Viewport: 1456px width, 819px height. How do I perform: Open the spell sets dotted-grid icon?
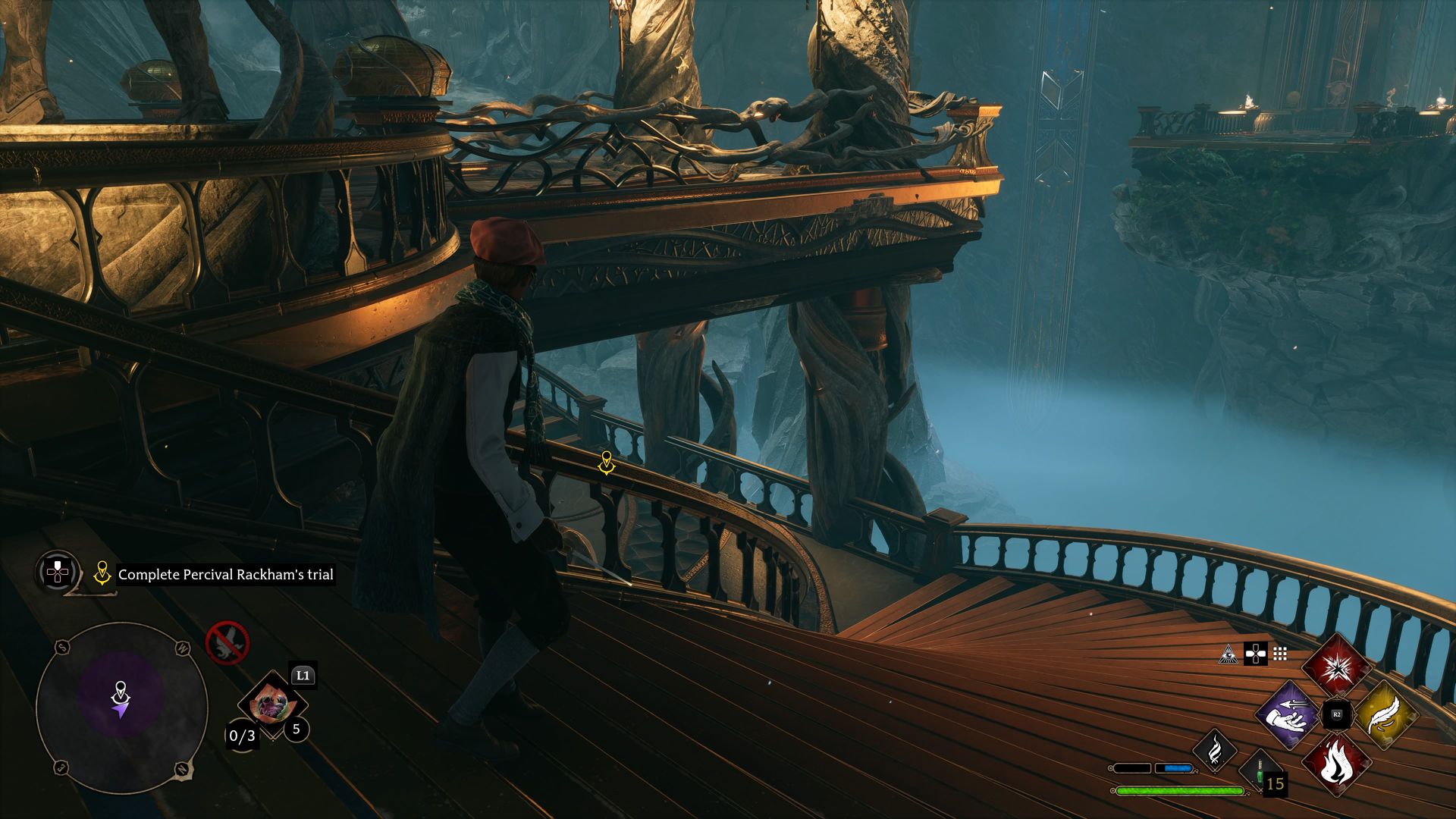pos(1280,654)
